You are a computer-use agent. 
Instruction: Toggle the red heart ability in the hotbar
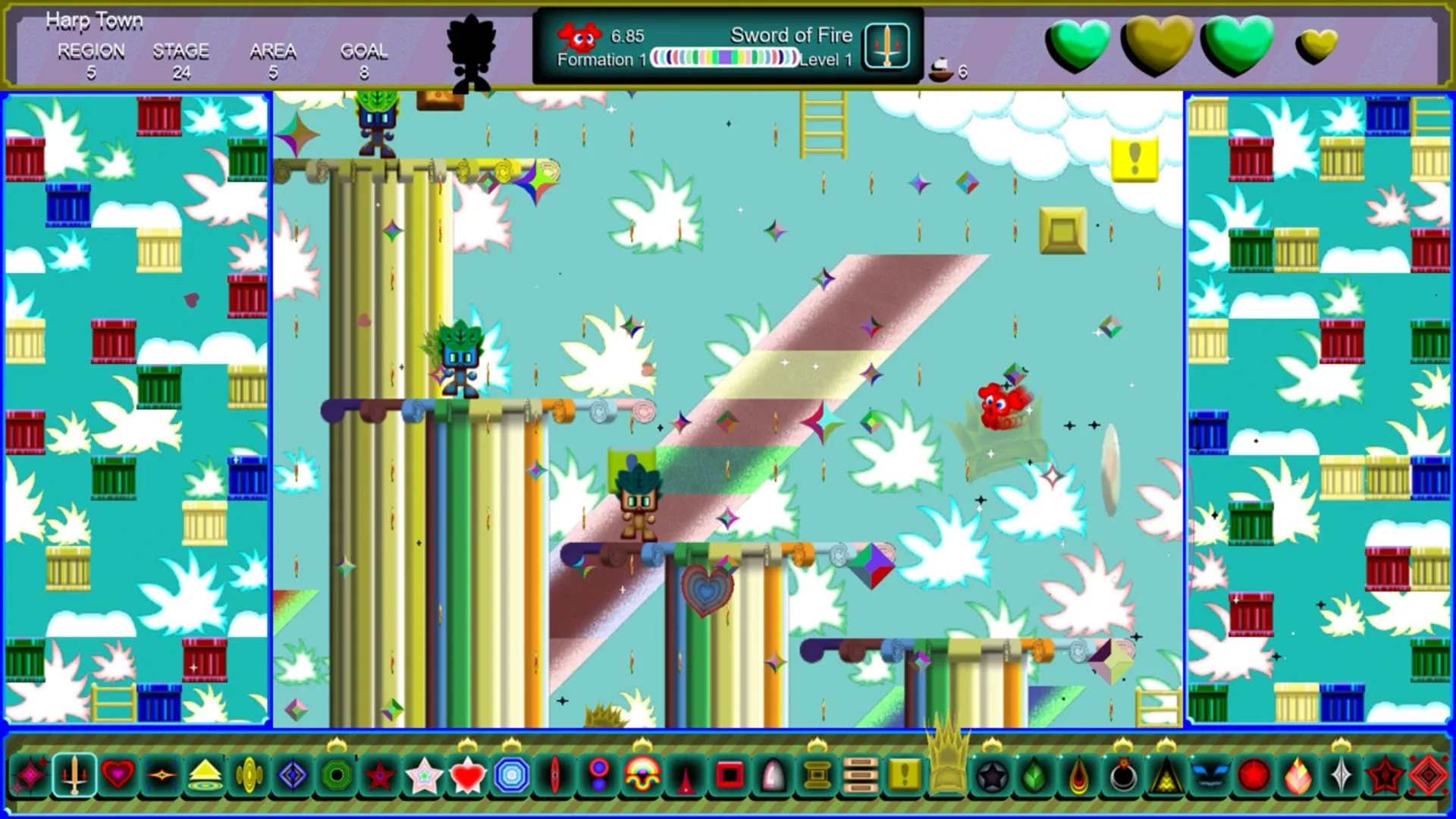pyautogui.click(x=118, y=775)
